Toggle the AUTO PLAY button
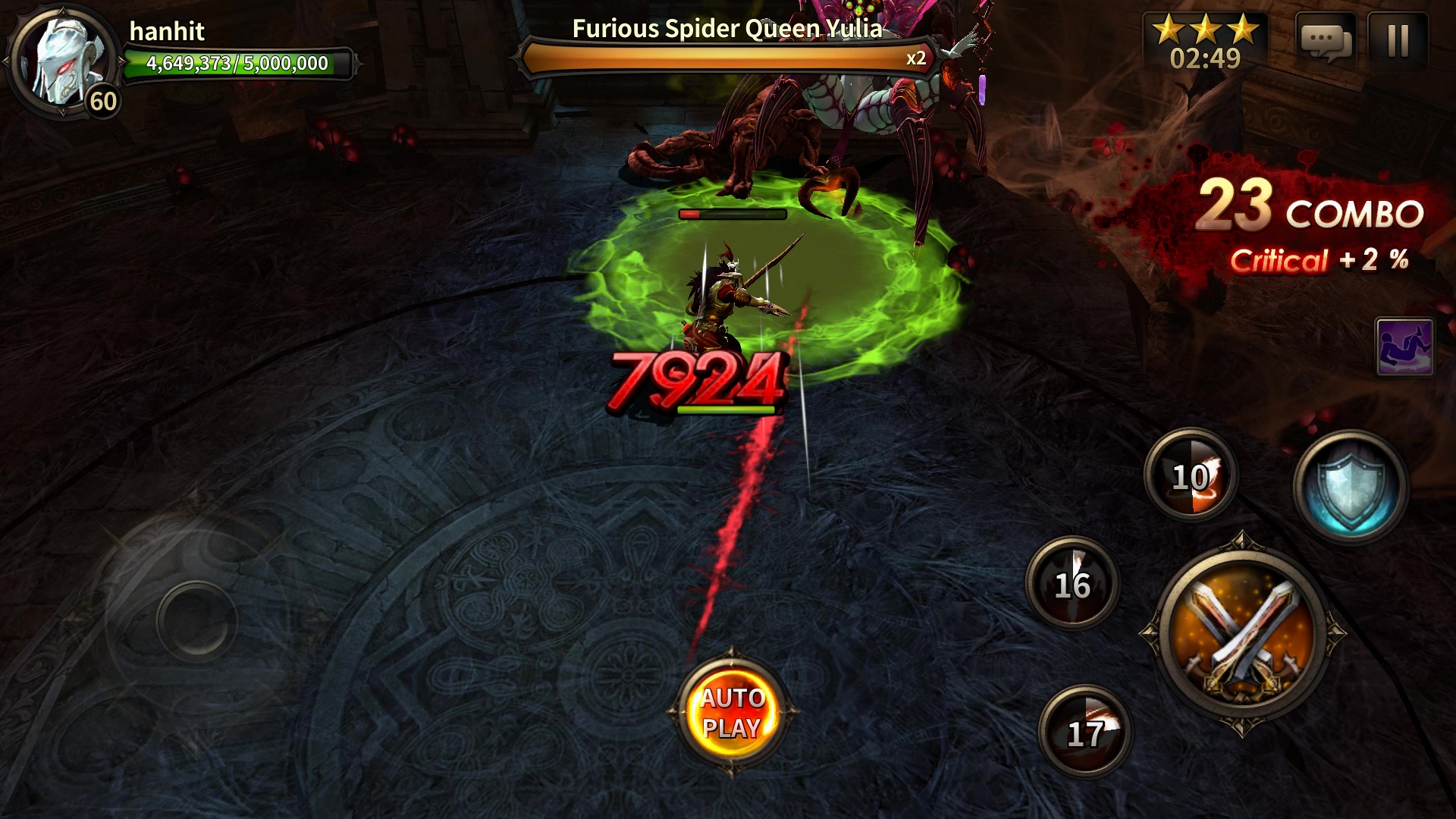 tap(732, 712)
